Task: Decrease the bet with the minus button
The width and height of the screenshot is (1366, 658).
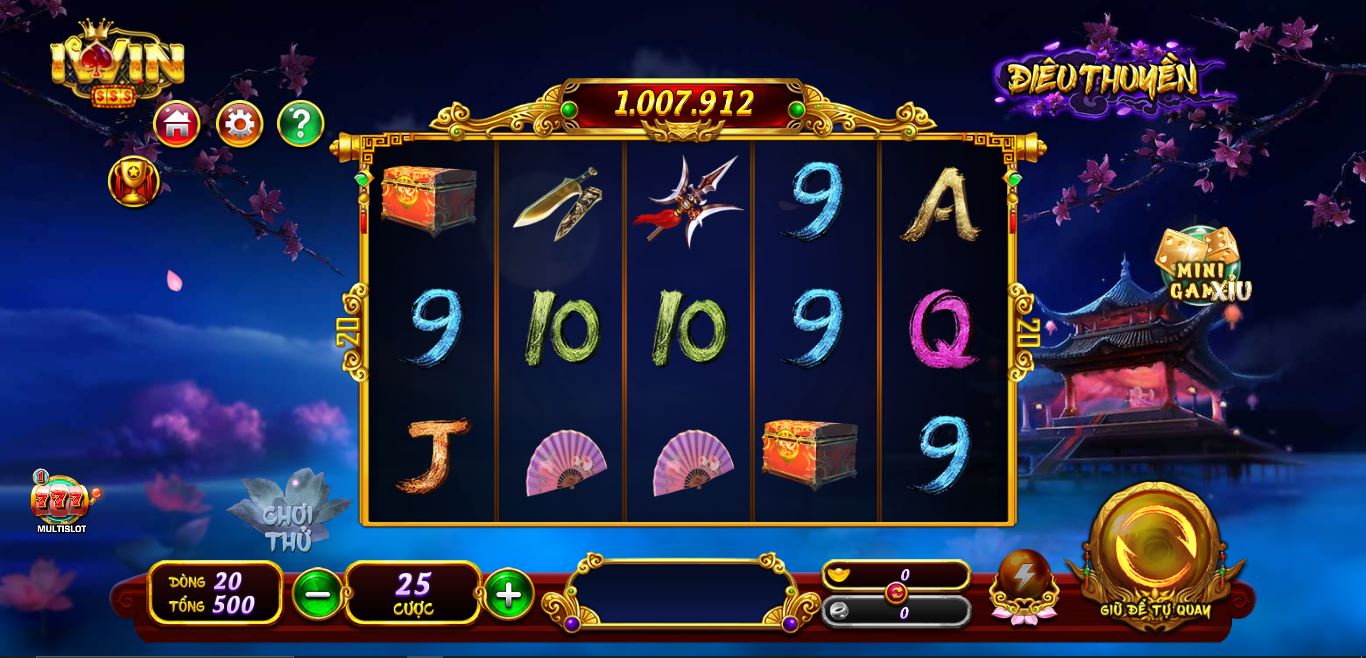Action: pos(317,594)
